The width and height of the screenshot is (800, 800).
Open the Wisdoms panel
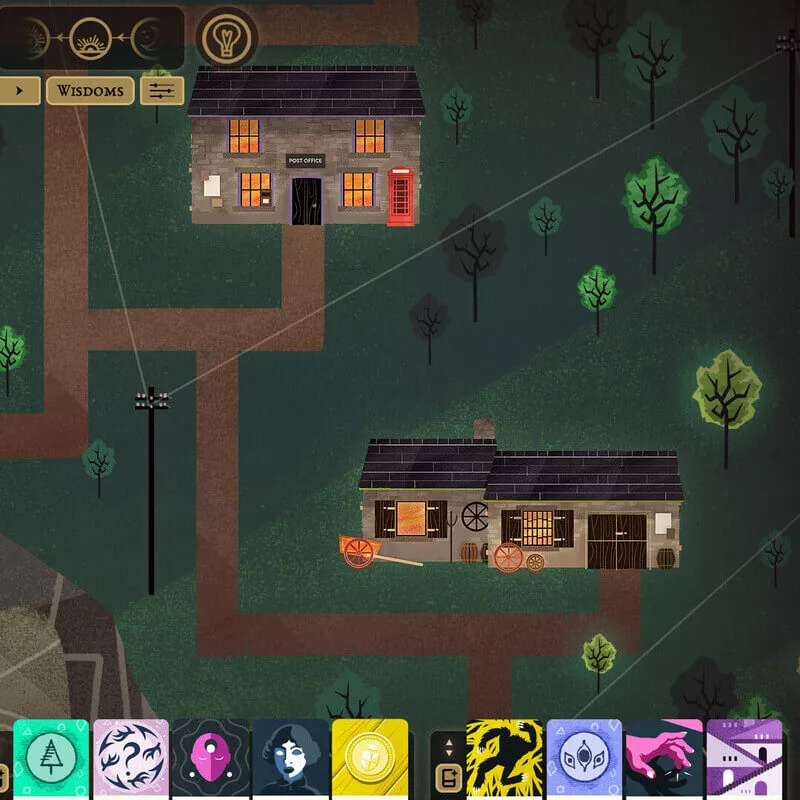coord(90,91)
